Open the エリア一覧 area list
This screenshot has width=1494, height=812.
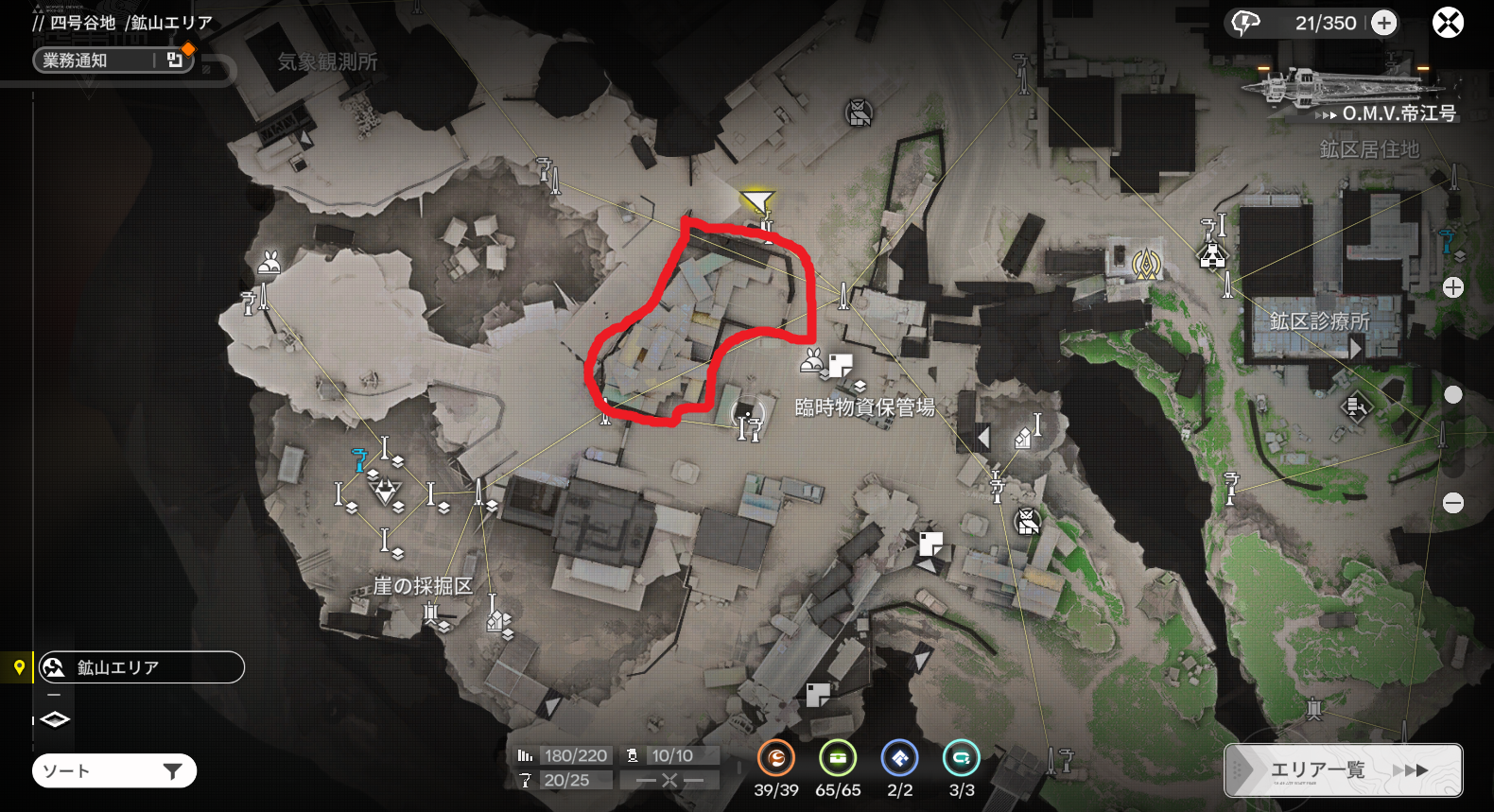pos(1343,770)
